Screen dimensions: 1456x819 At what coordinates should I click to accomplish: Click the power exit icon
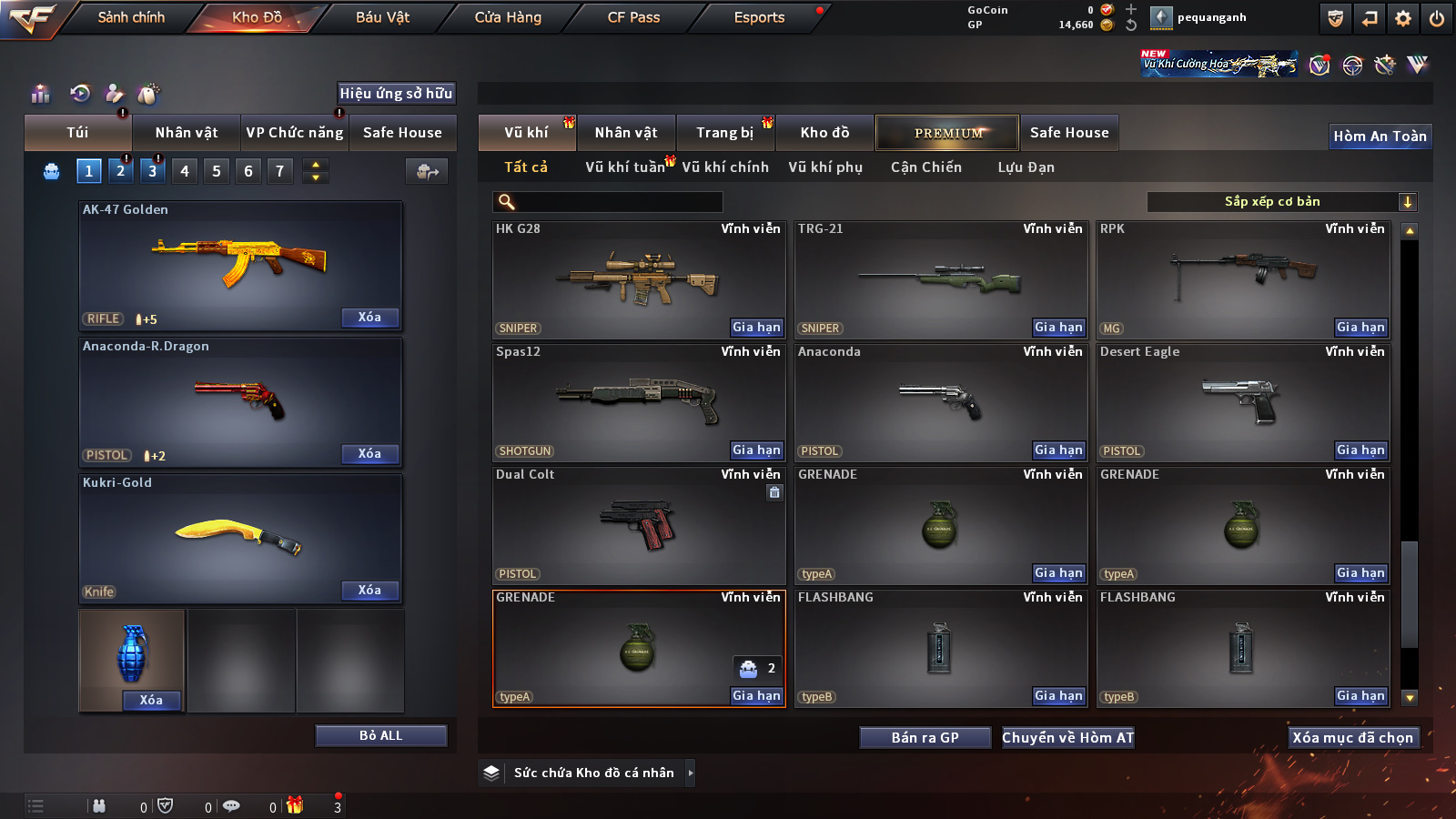(x=1437, y=18)
